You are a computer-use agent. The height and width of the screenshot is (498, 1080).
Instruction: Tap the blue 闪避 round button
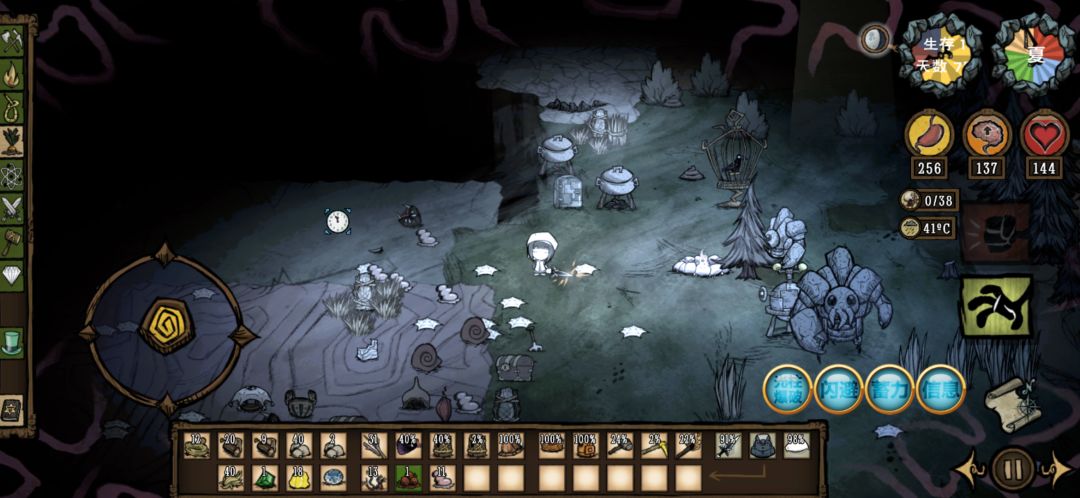pyautogui.click(x=839, y=390)
